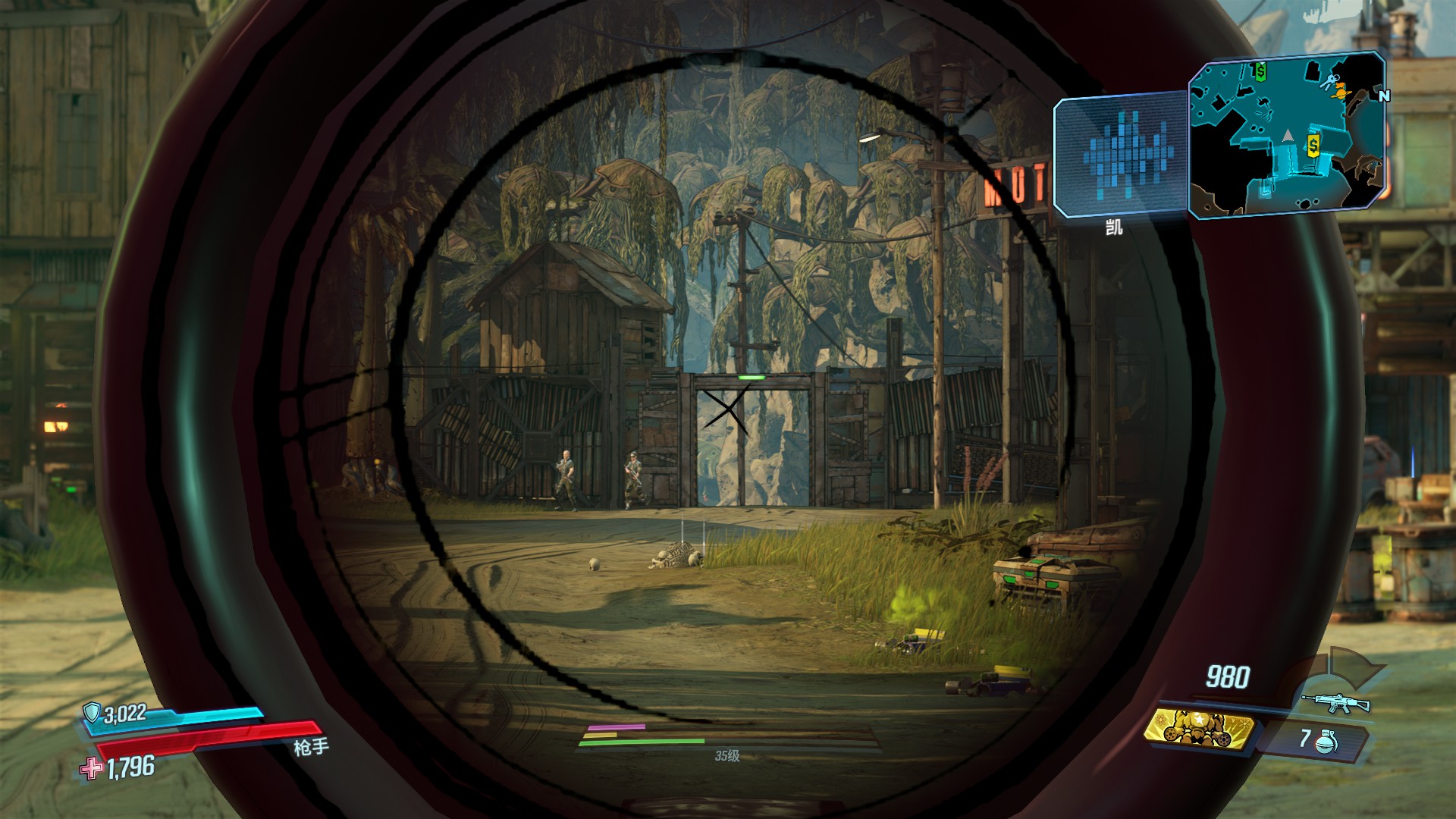The width and height of the screenshot is (1456, 819).
Task: Select the green dollar marker on minimap
Action: 1260,72
